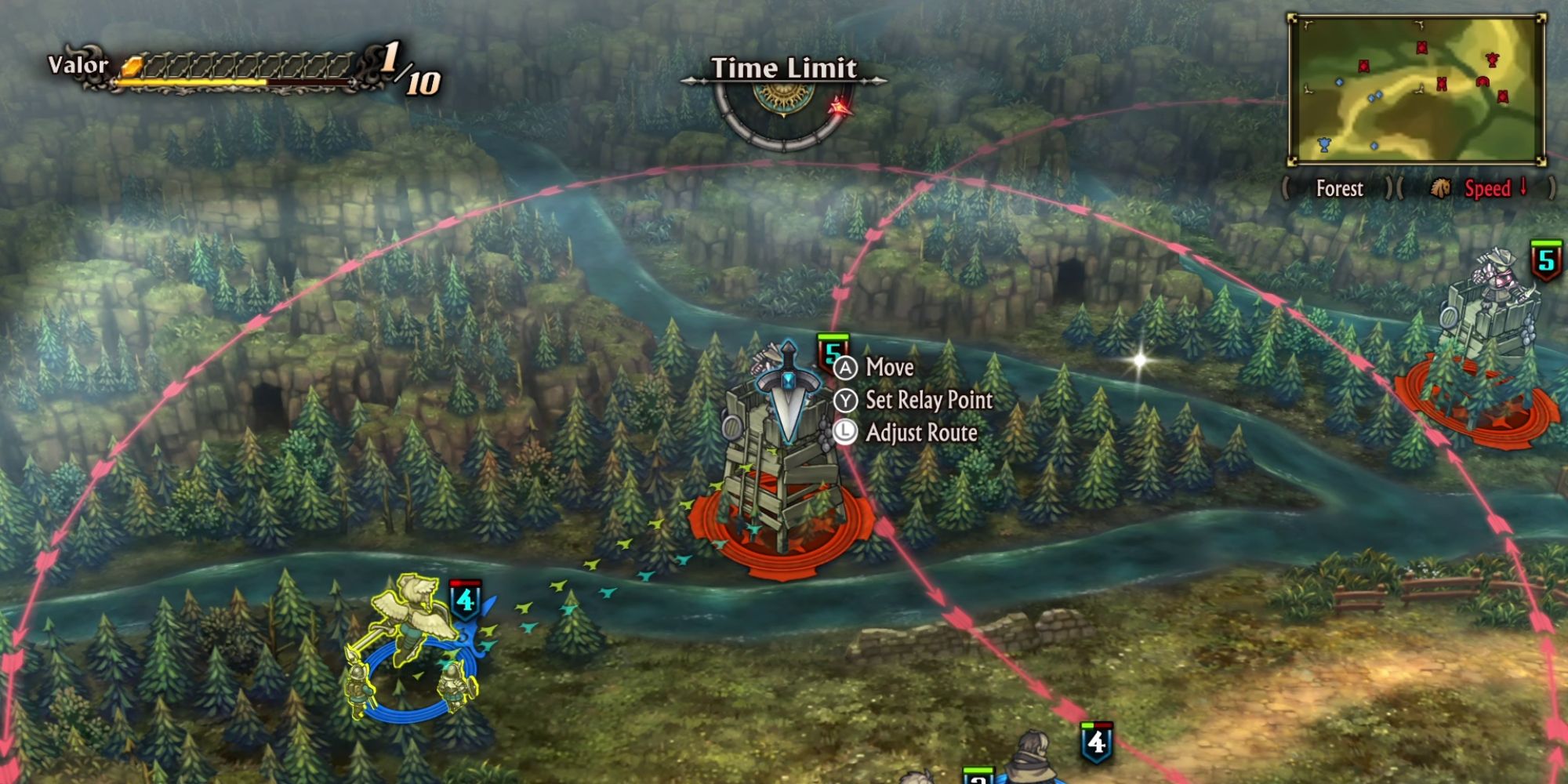1568x784 pixels.
Task: Open the battlefield minimap
Action: (x=1417, y=89)
